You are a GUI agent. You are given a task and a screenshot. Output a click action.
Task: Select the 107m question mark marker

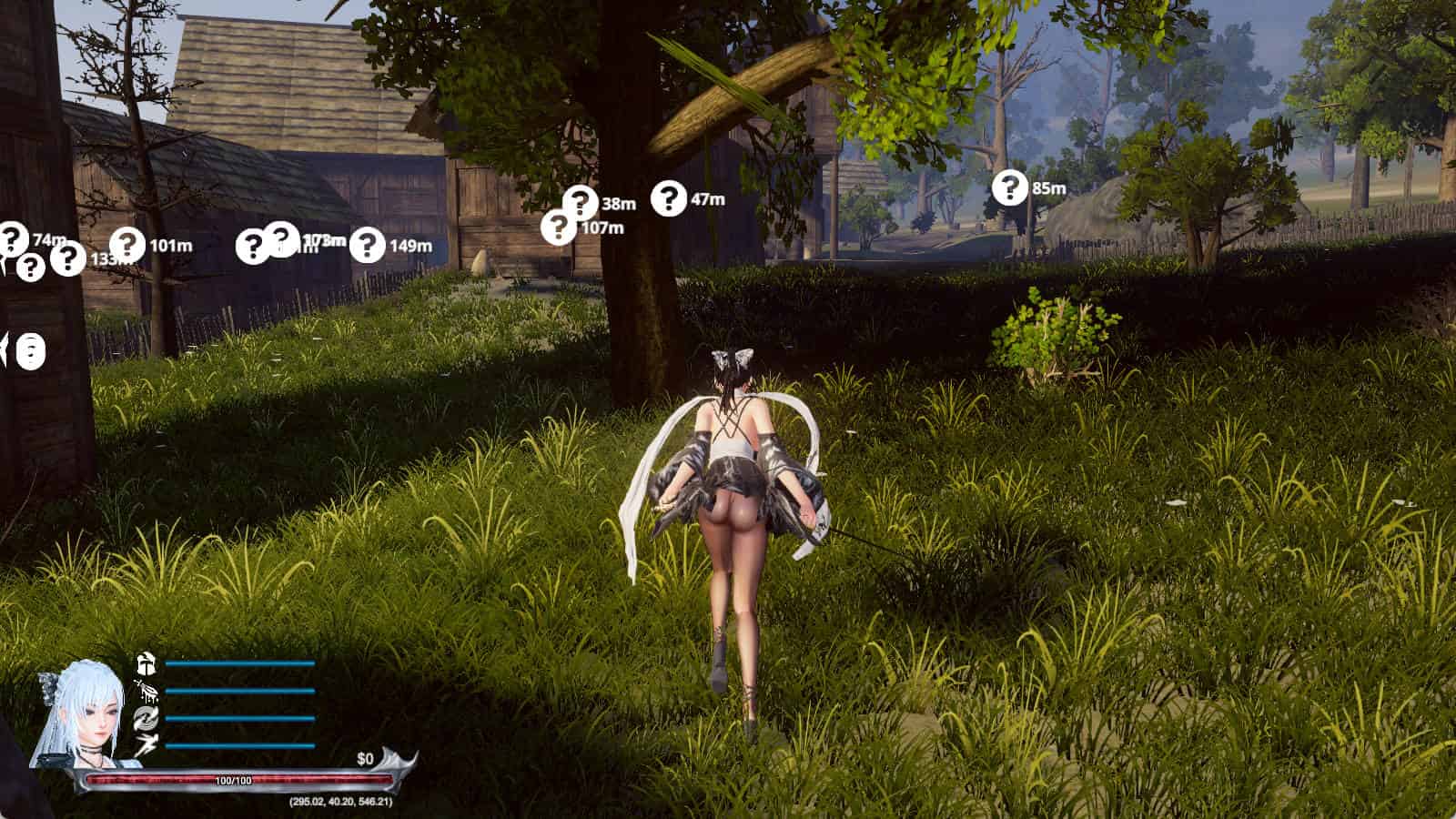point(558,227)
